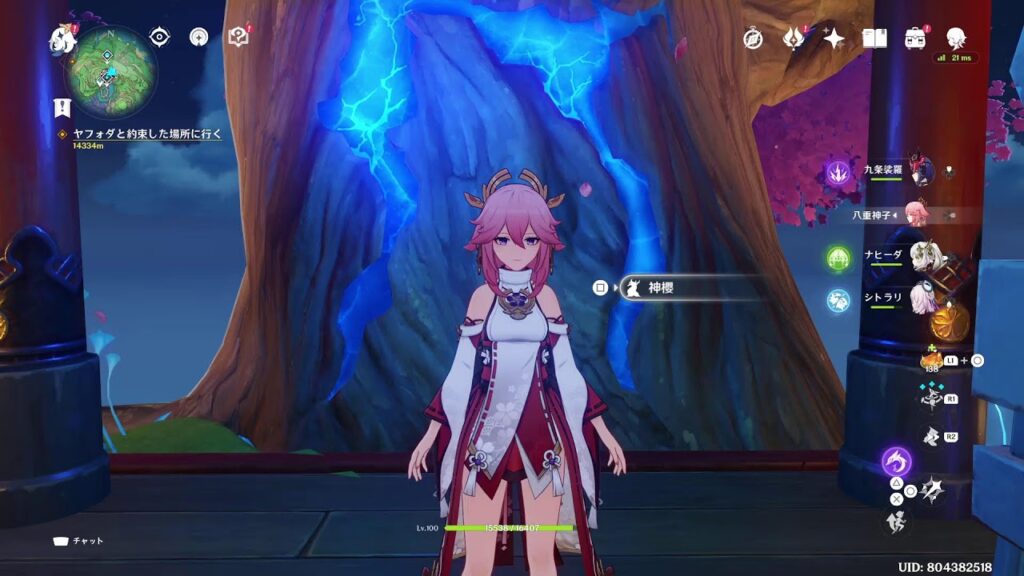Toggle the elemental sight eye icon

coord(159,38)
